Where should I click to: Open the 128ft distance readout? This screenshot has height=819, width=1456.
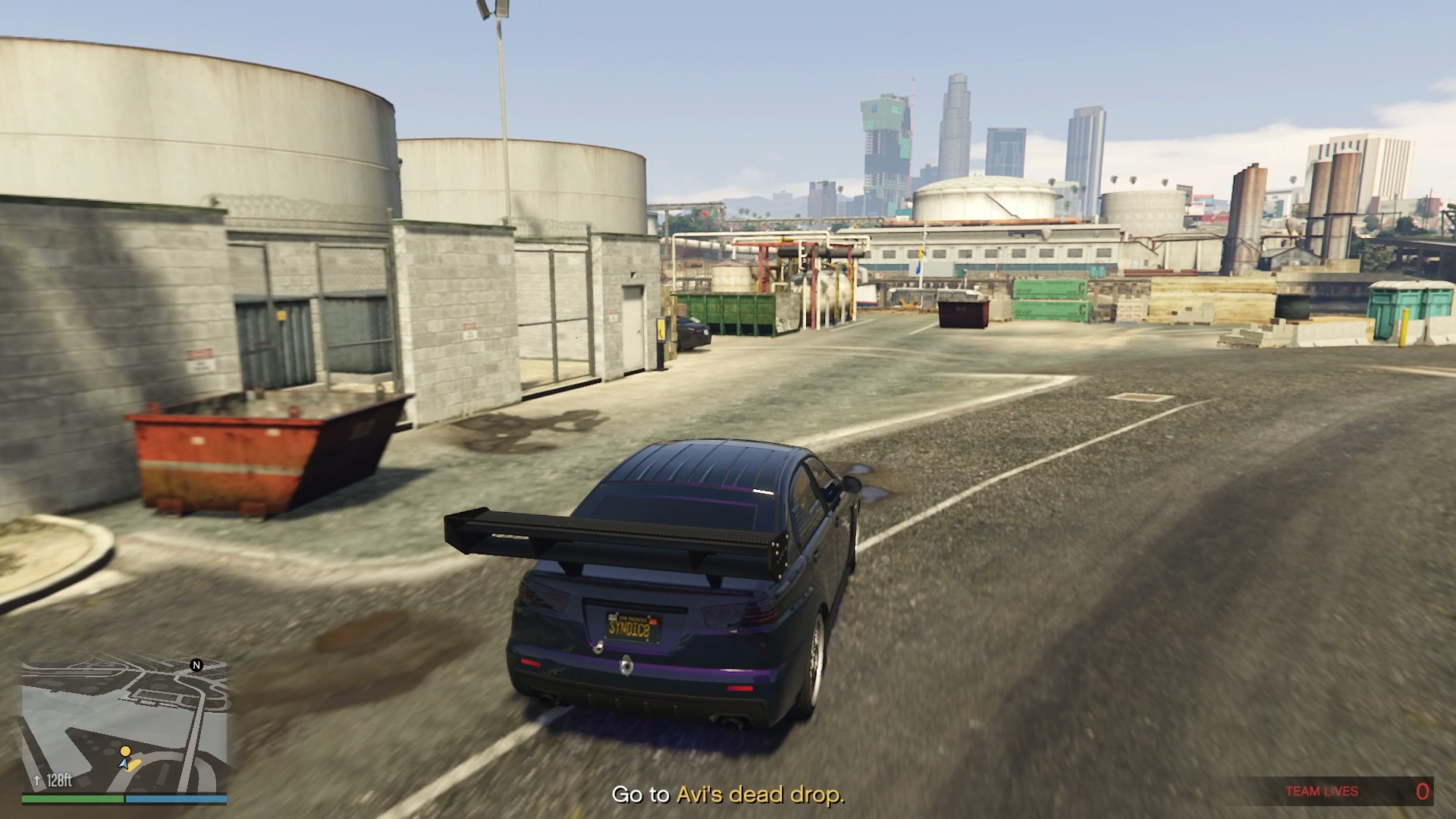(59, 780)
